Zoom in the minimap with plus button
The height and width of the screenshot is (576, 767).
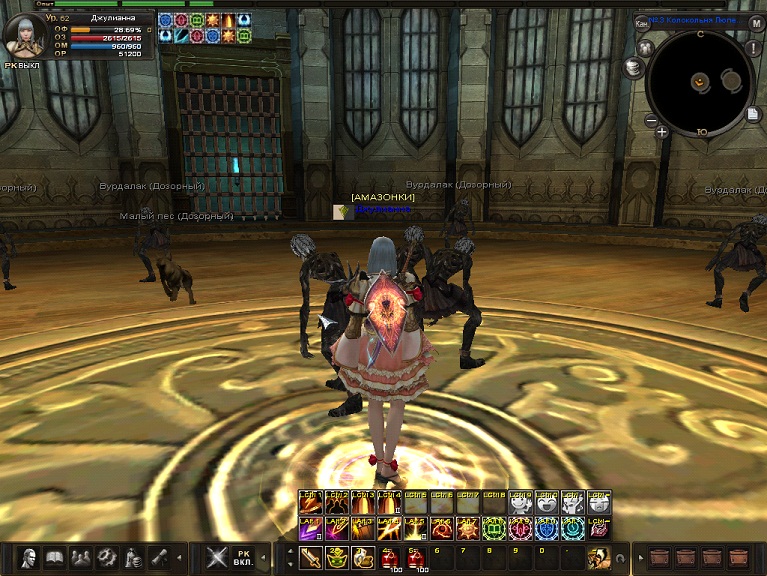(662, 131)
